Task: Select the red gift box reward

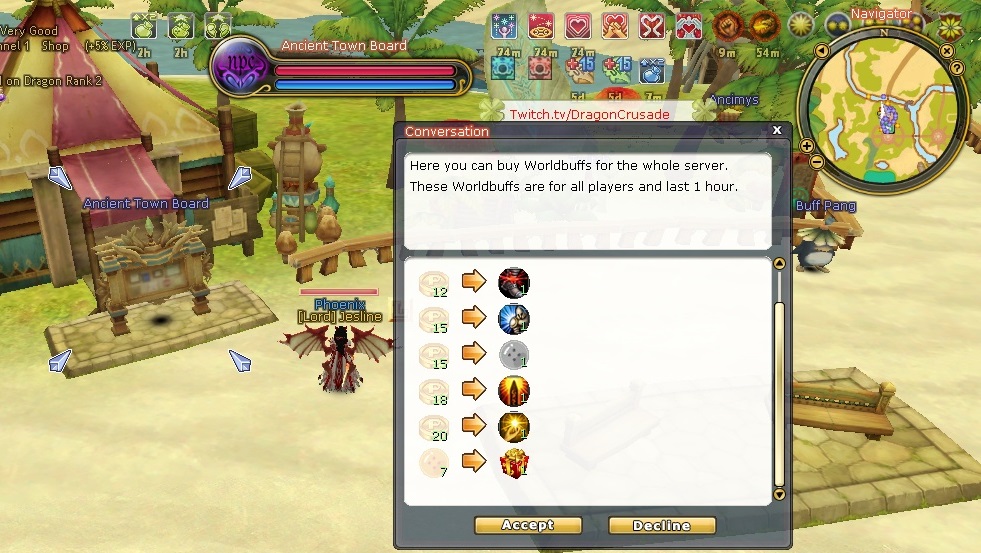Action: (514, 464)
